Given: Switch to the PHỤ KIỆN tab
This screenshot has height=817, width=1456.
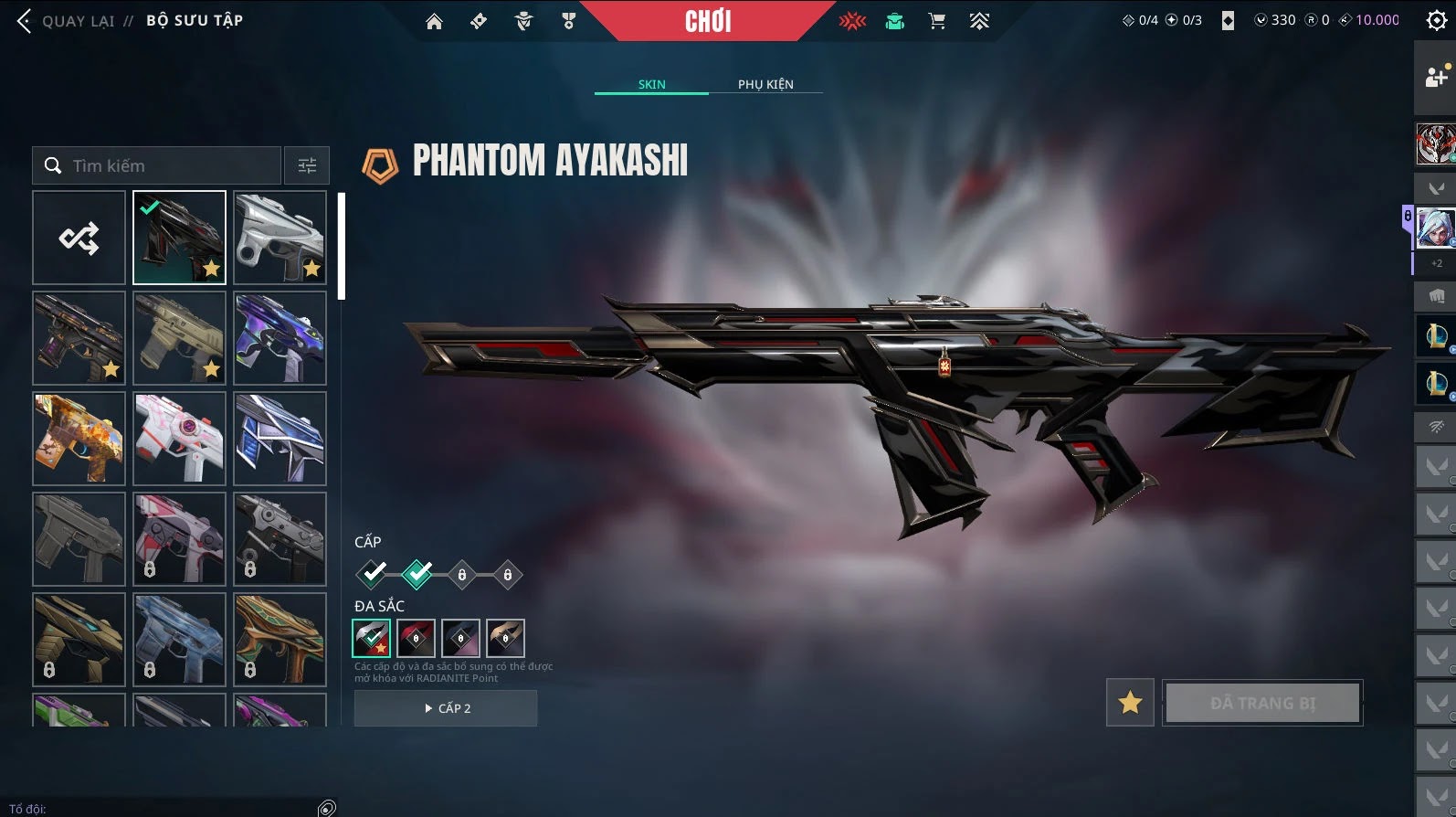Looking at the screenshot, I should (x=765, y=84).
